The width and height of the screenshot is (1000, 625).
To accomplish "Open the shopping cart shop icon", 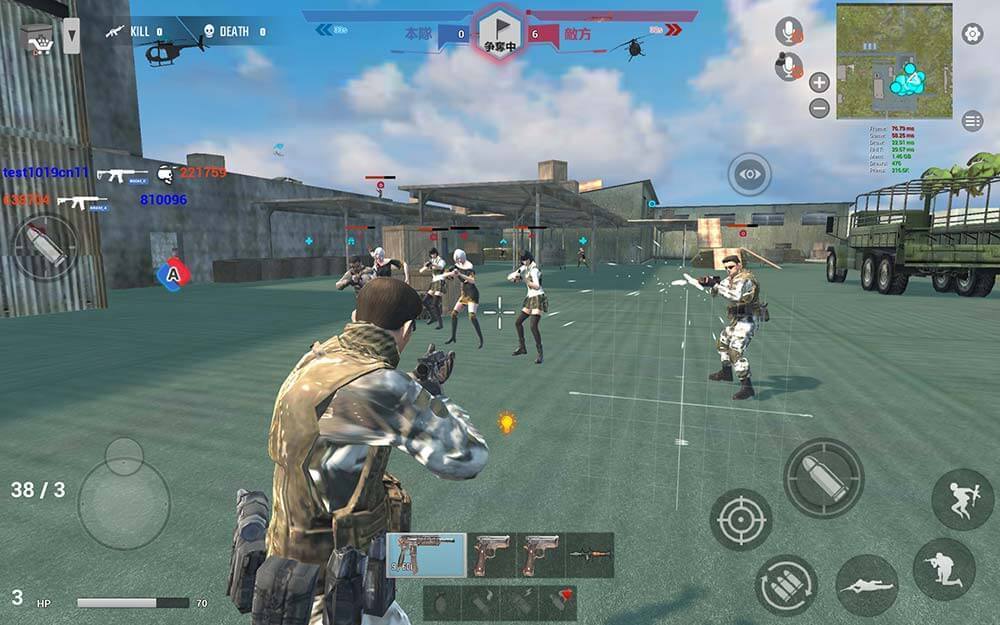I will tap(38, 39).
